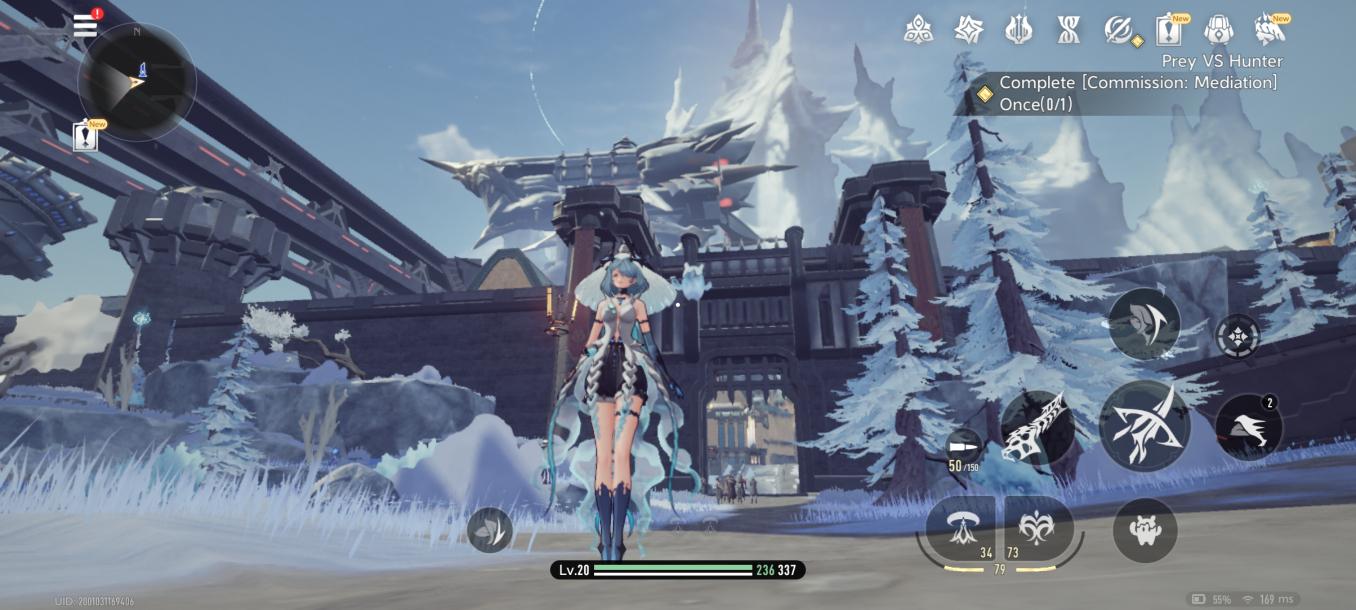The width and height of the screenshot is (1356, 610).
Task: Open the sword-and-wings weapon menu icon
Action: point(1018,30)
